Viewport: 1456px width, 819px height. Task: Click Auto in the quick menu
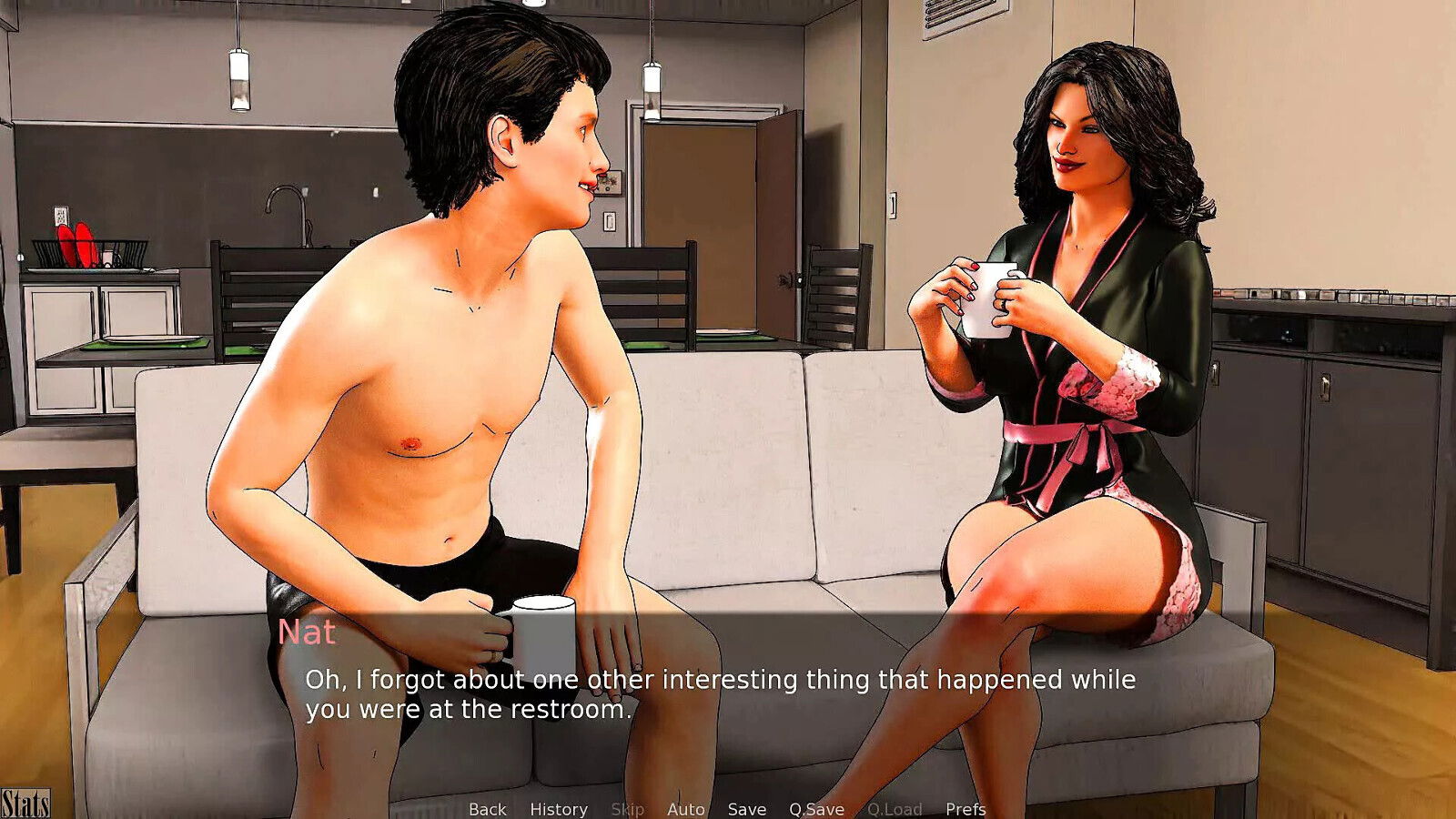[x=686, y=809]
